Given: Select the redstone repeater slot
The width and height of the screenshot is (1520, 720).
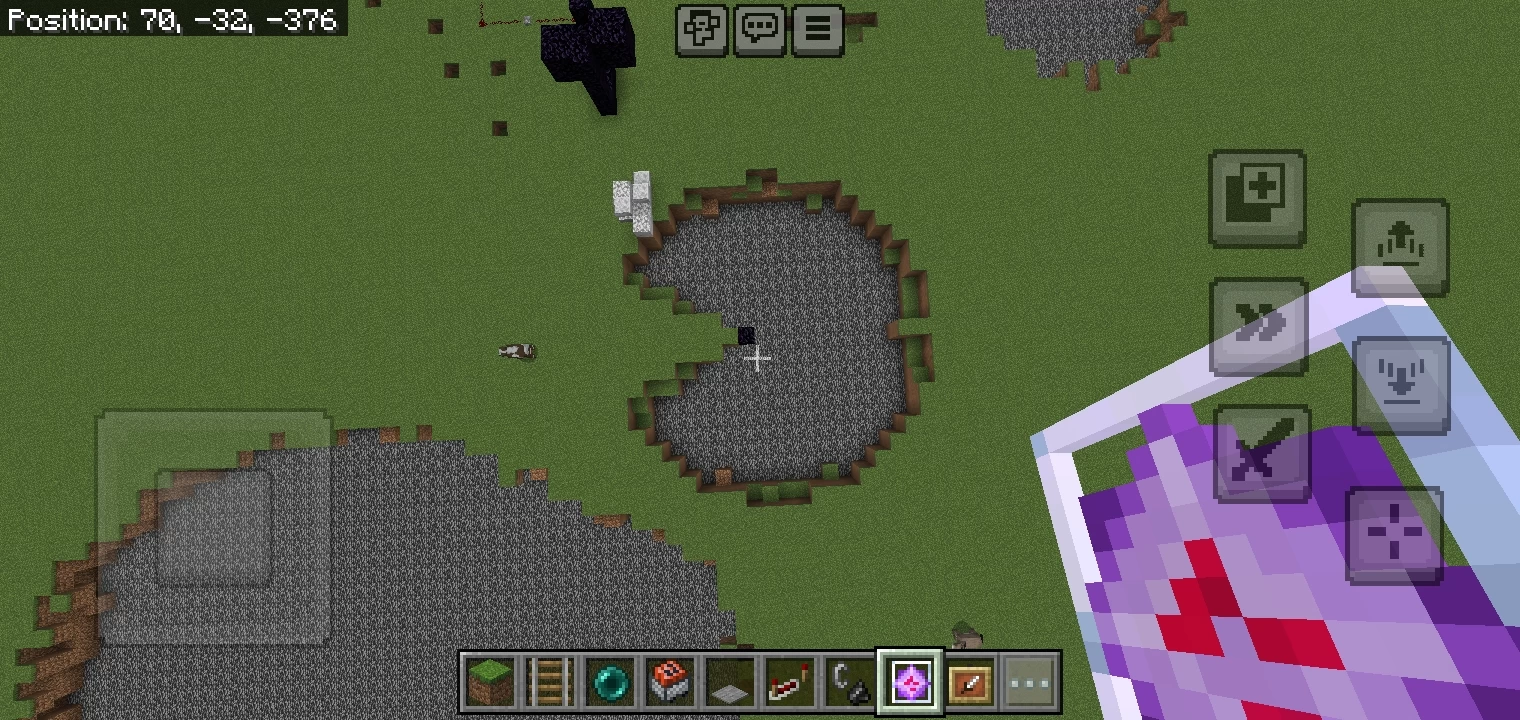Looking at the screenshot, I should tap(790, 683).
